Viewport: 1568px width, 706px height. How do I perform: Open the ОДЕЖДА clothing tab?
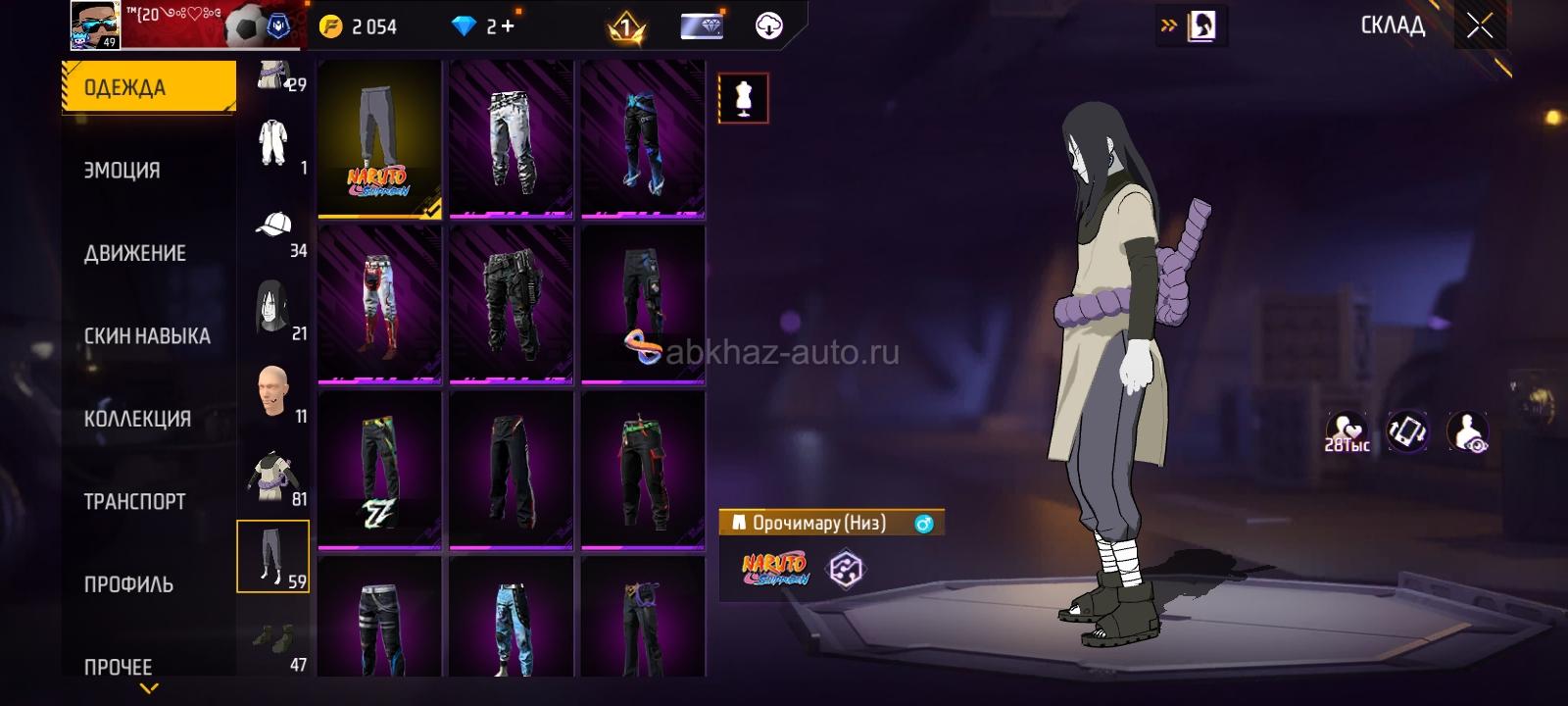[149, 87]
